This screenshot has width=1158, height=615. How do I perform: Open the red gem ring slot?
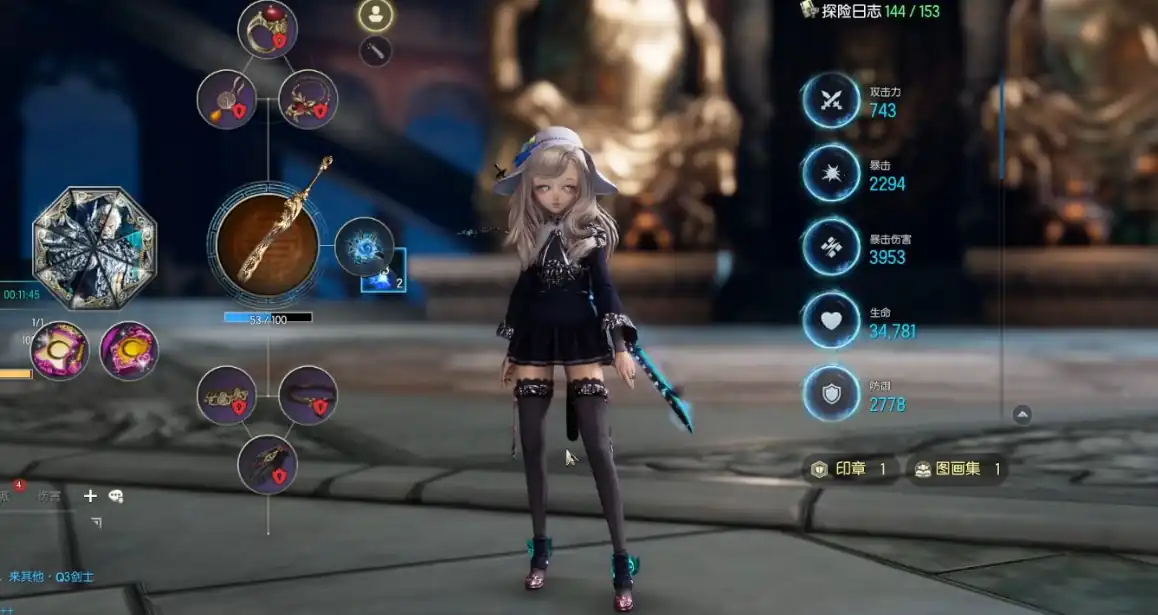[x=267, y=29]
